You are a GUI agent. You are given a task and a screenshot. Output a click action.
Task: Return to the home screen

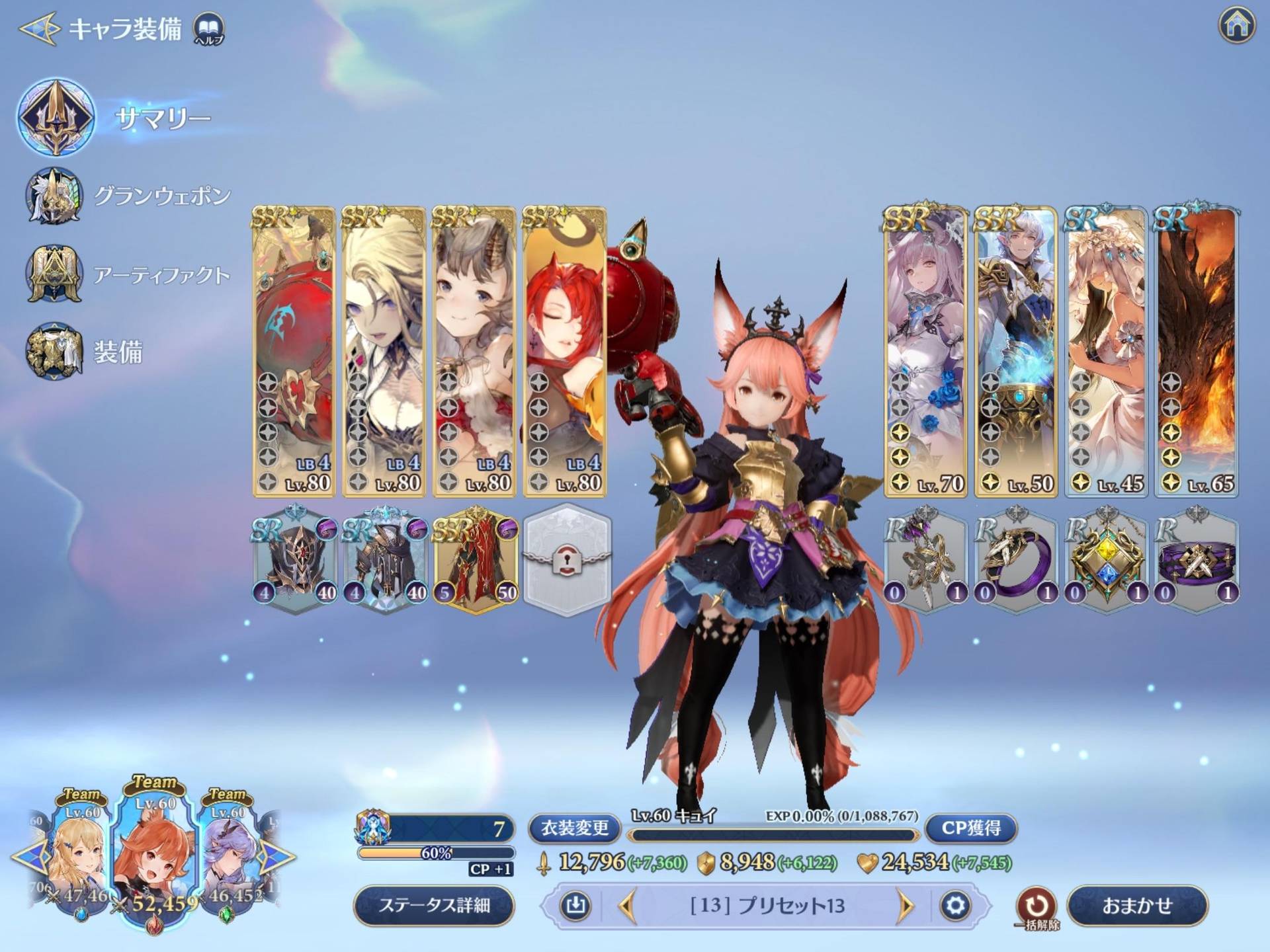click(x=1236, y=25)
